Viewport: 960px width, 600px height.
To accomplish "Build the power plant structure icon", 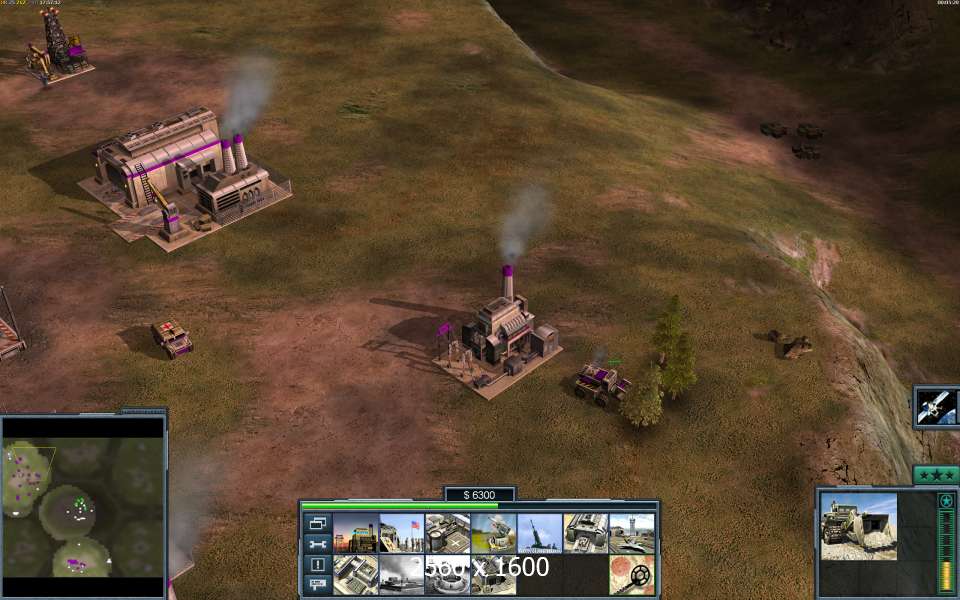I will (x=355, y=533).
